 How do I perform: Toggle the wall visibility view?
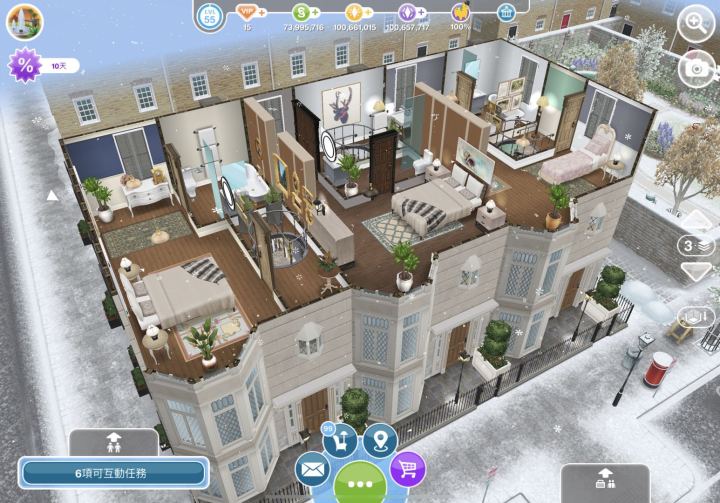click(696, 317)
